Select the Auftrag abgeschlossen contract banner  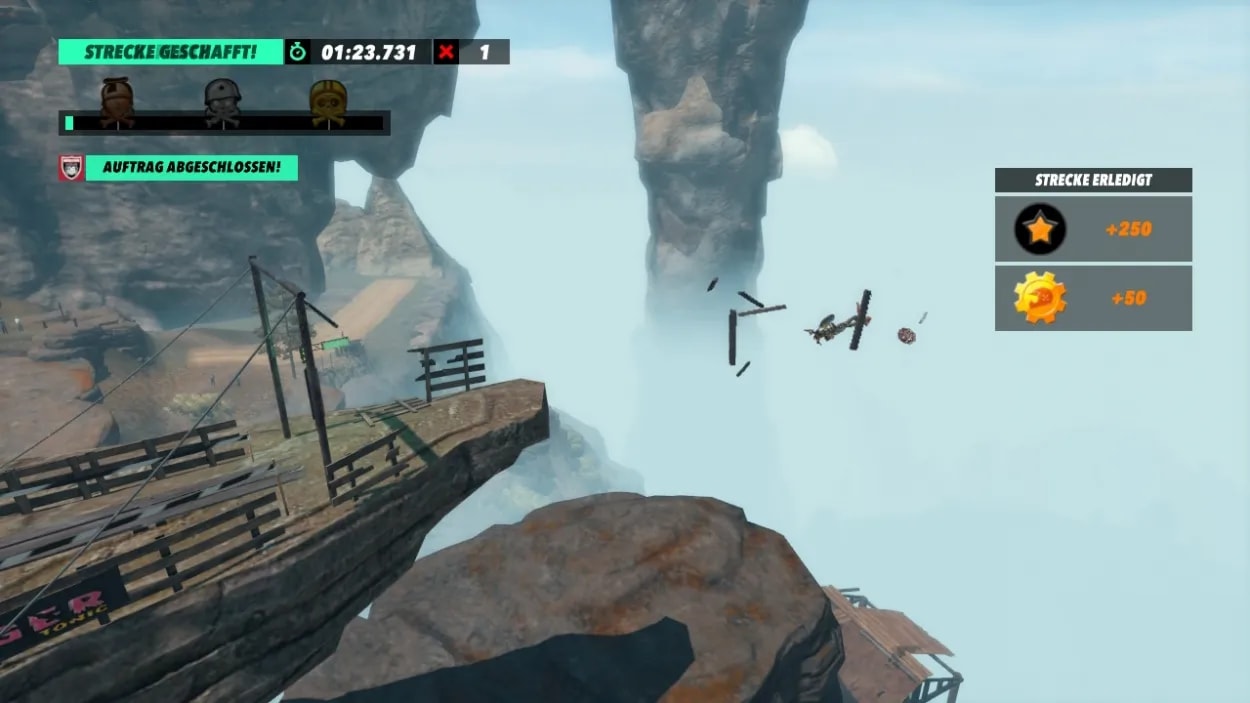tap(191, 167)
